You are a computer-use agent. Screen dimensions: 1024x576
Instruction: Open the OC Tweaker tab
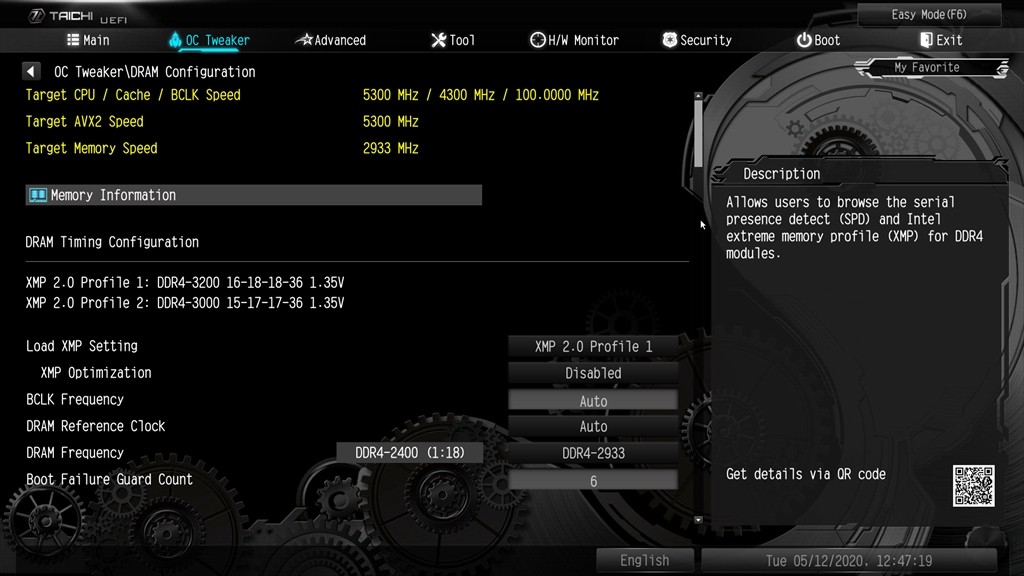(x=209, y=40)
